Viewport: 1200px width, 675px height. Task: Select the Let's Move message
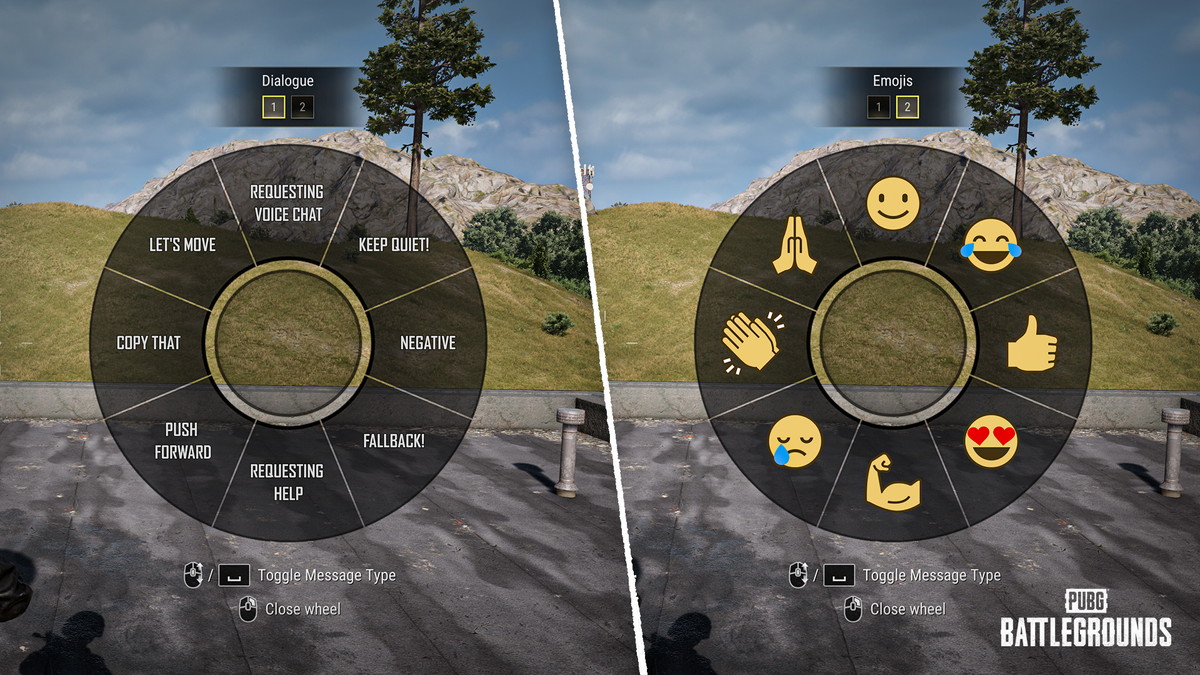(x=182, y=244)
